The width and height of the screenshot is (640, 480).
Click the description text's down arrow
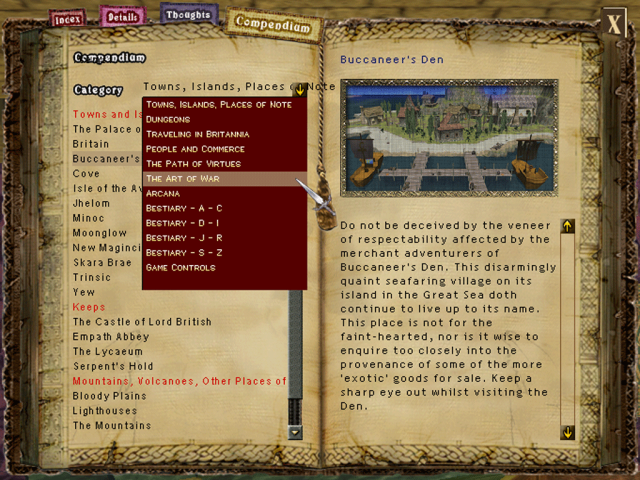(x=568, y=432)
